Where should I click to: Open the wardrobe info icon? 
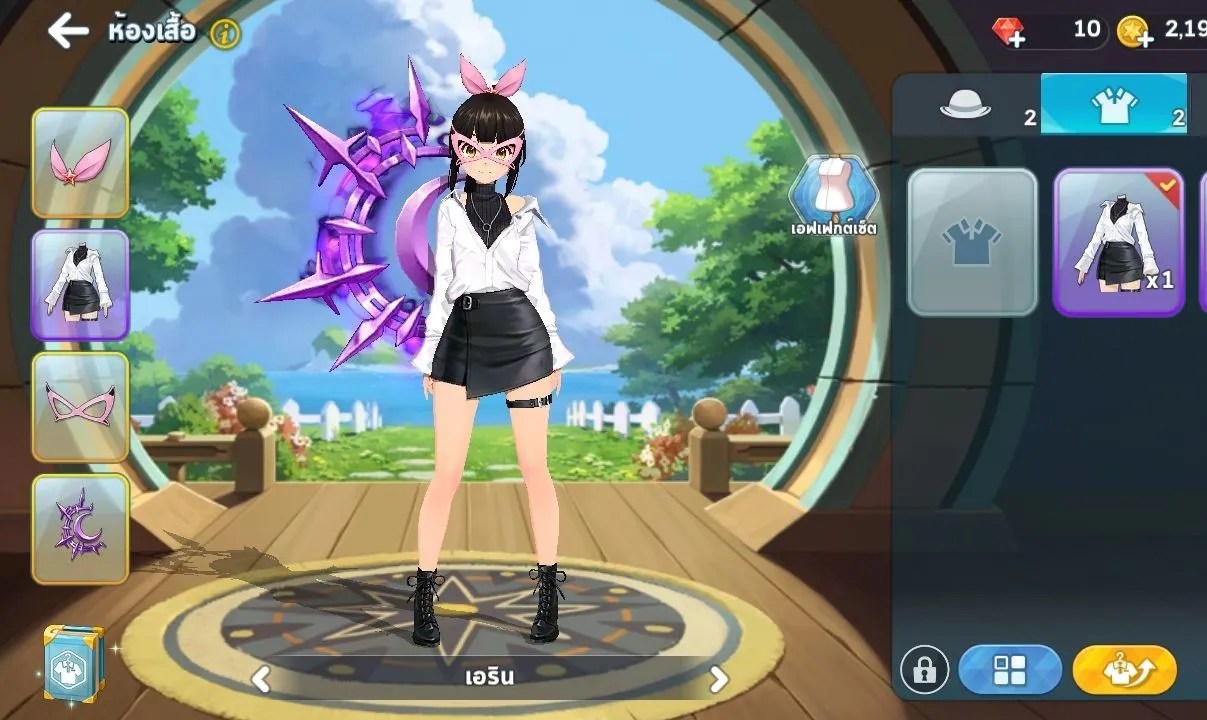point(226,33)
